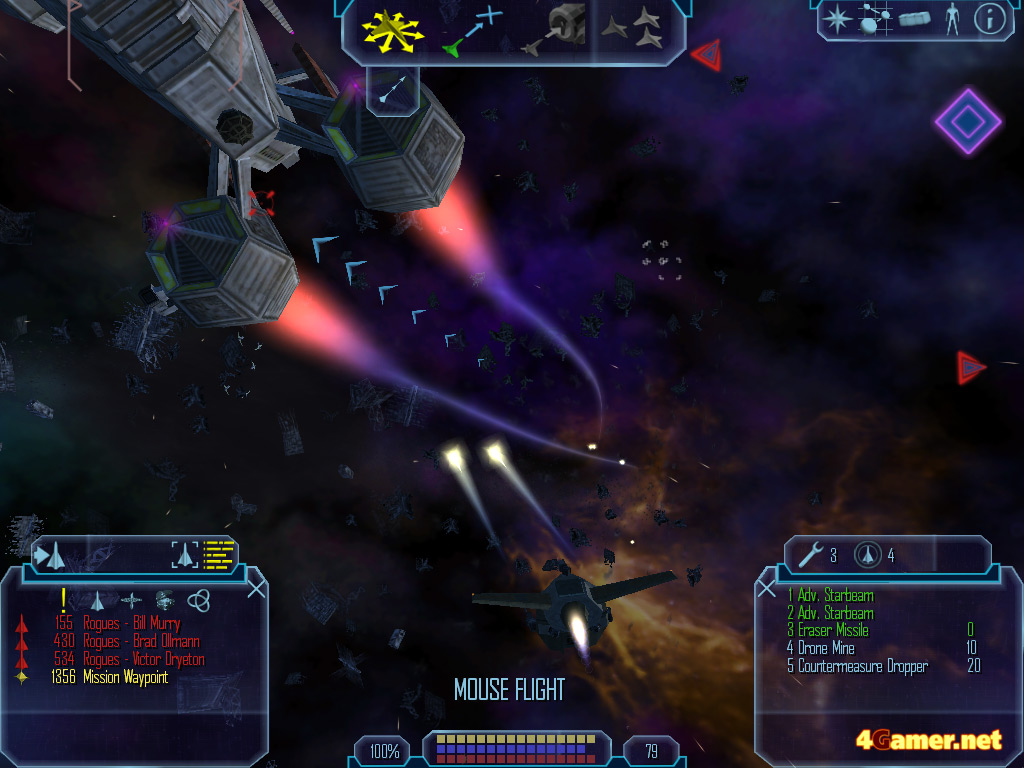The width and height of the screenshot is (1024, 768).
Task: Toggle the Eraser Missile weapon entry
Action: coord(833,631)
